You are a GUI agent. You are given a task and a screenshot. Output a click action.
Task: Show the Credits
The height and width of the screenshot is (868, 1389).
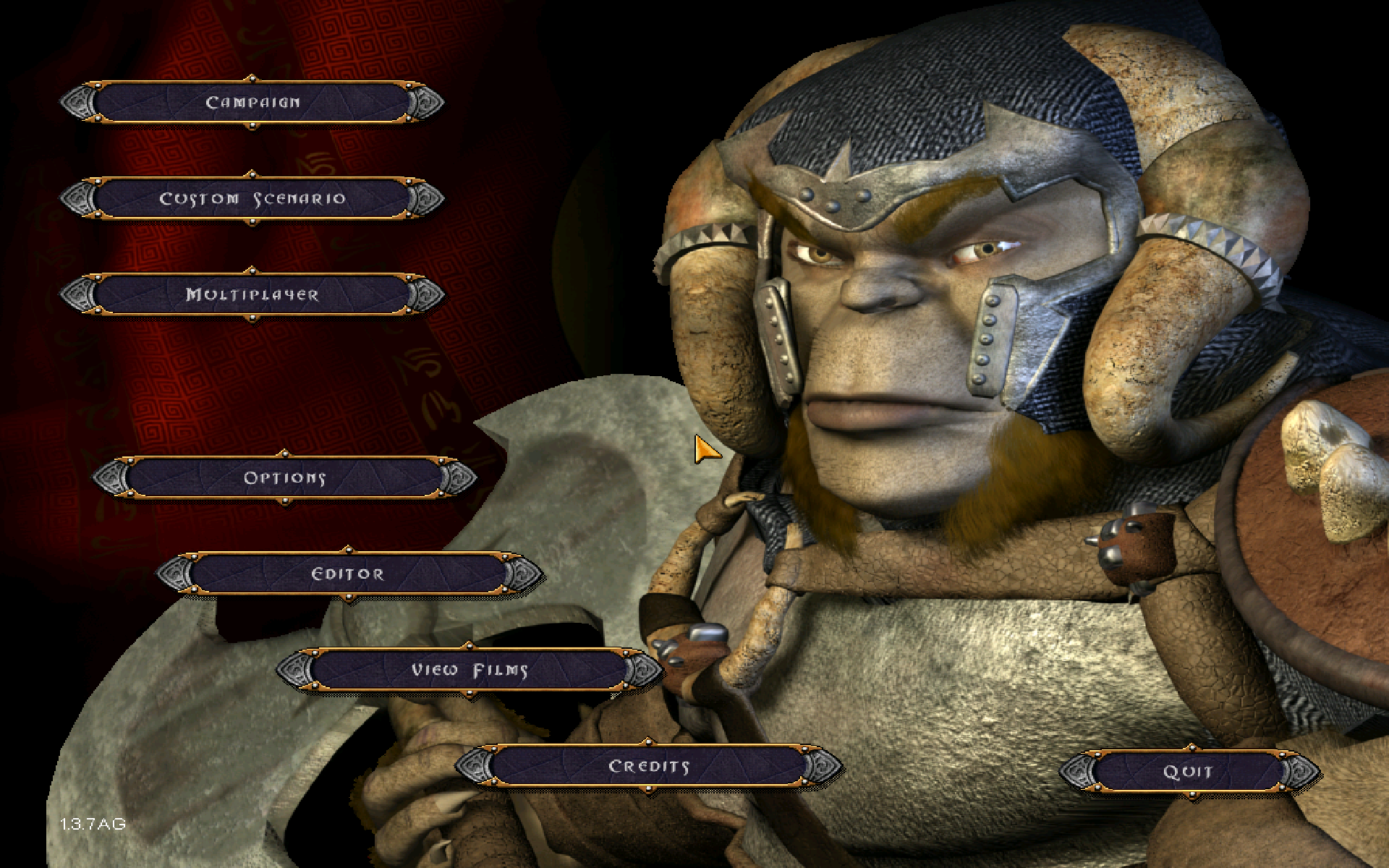point(648,767)
